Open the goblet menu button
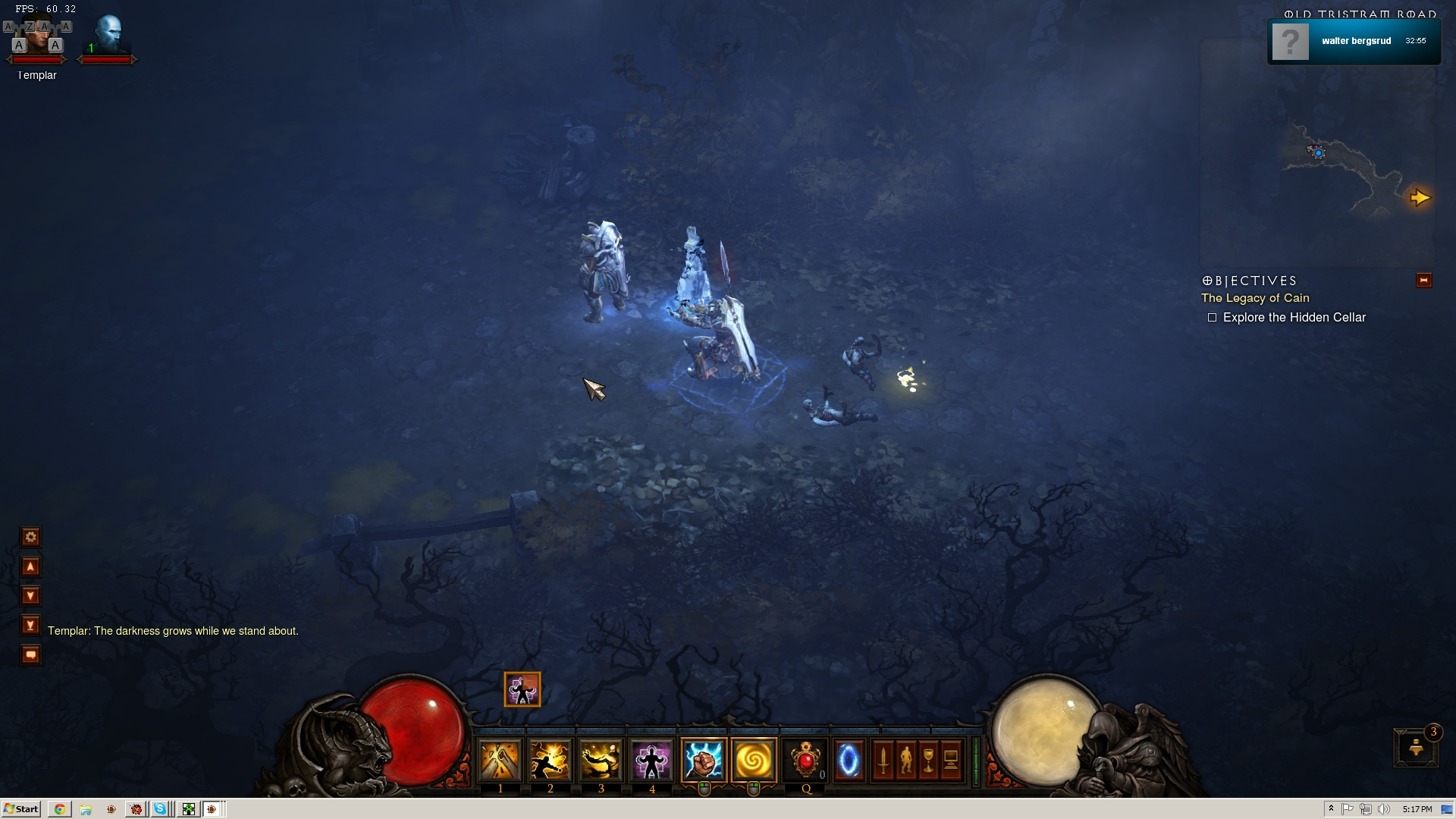The height and width of the screenshot is (819, 1456). click(928, 760)
